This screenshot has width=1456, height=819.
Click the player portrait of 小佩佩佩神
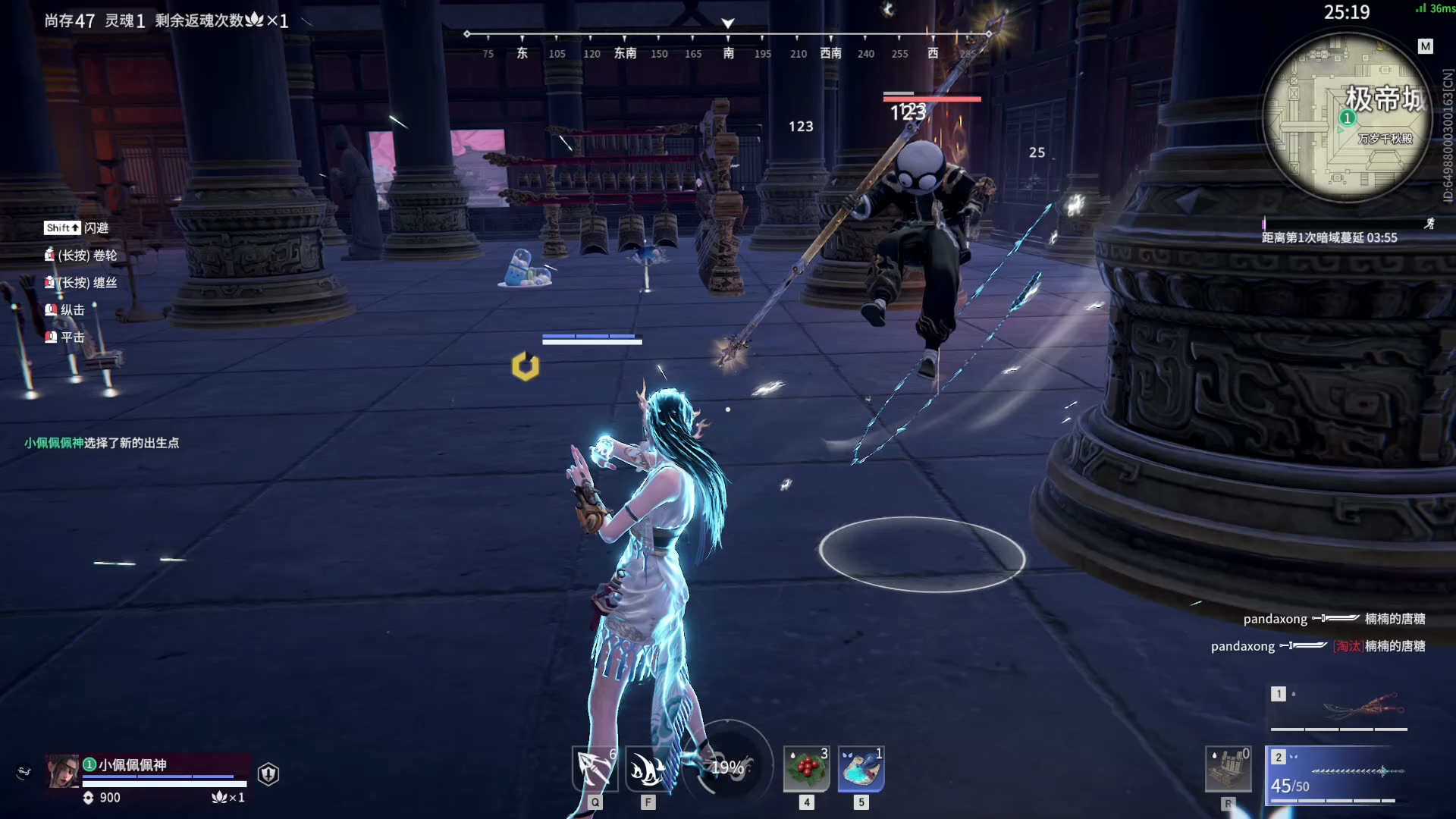coord(63,772)
